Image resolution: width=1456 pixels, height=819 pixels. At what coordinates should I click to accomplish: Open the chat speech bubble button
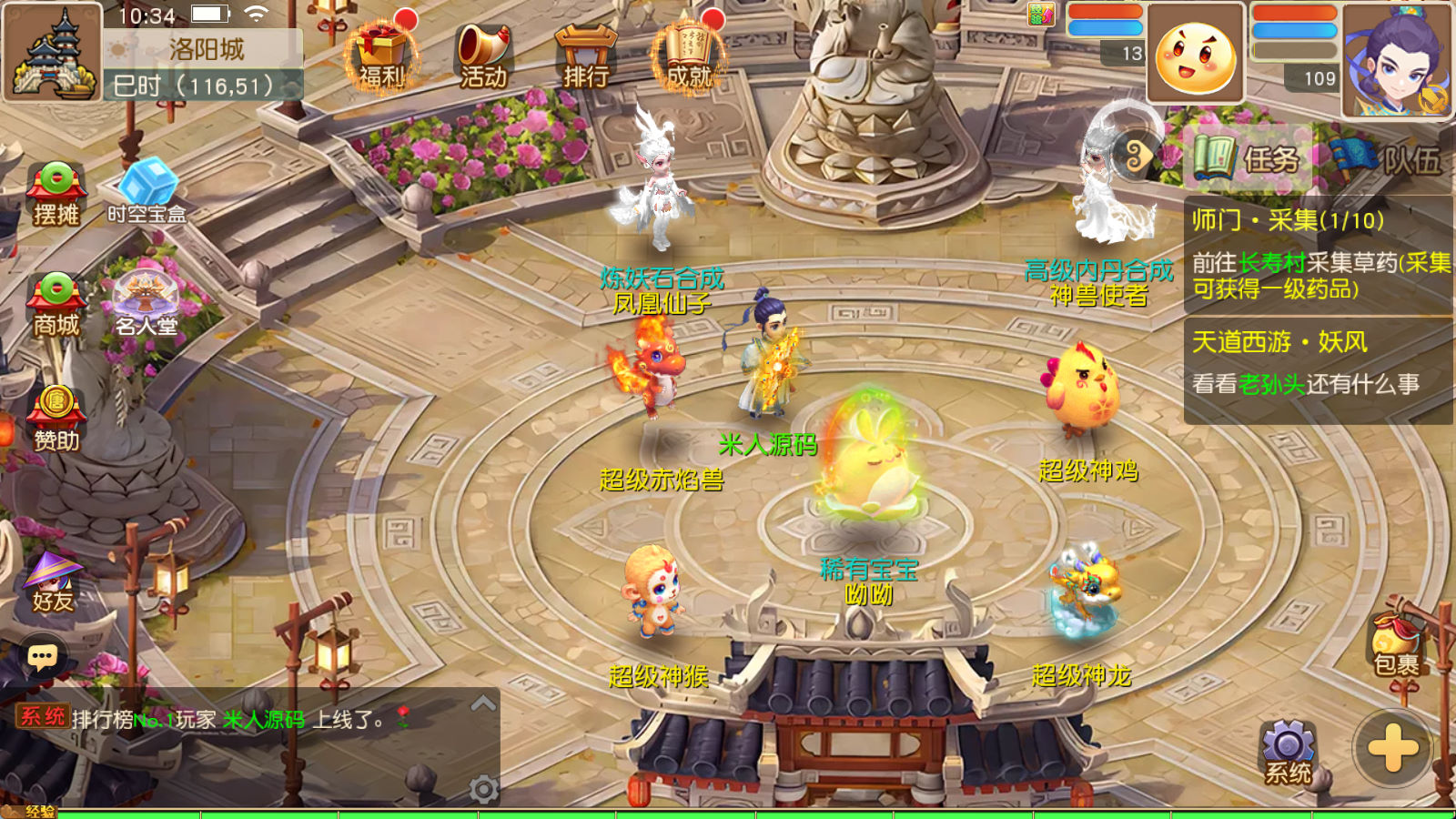click(43, 656)
